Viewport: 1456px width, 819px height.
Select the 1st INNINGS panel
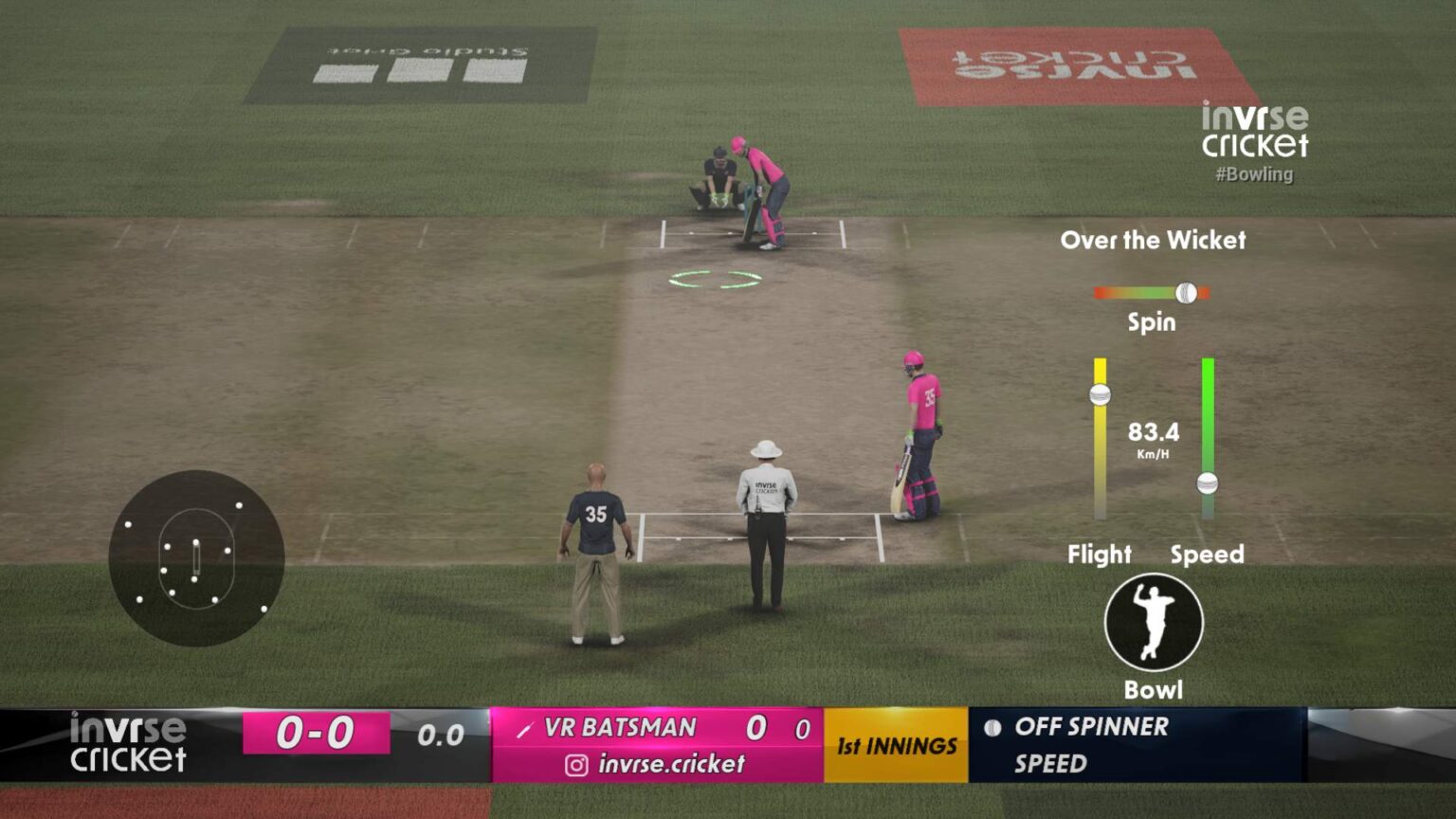tap(895, 746)
